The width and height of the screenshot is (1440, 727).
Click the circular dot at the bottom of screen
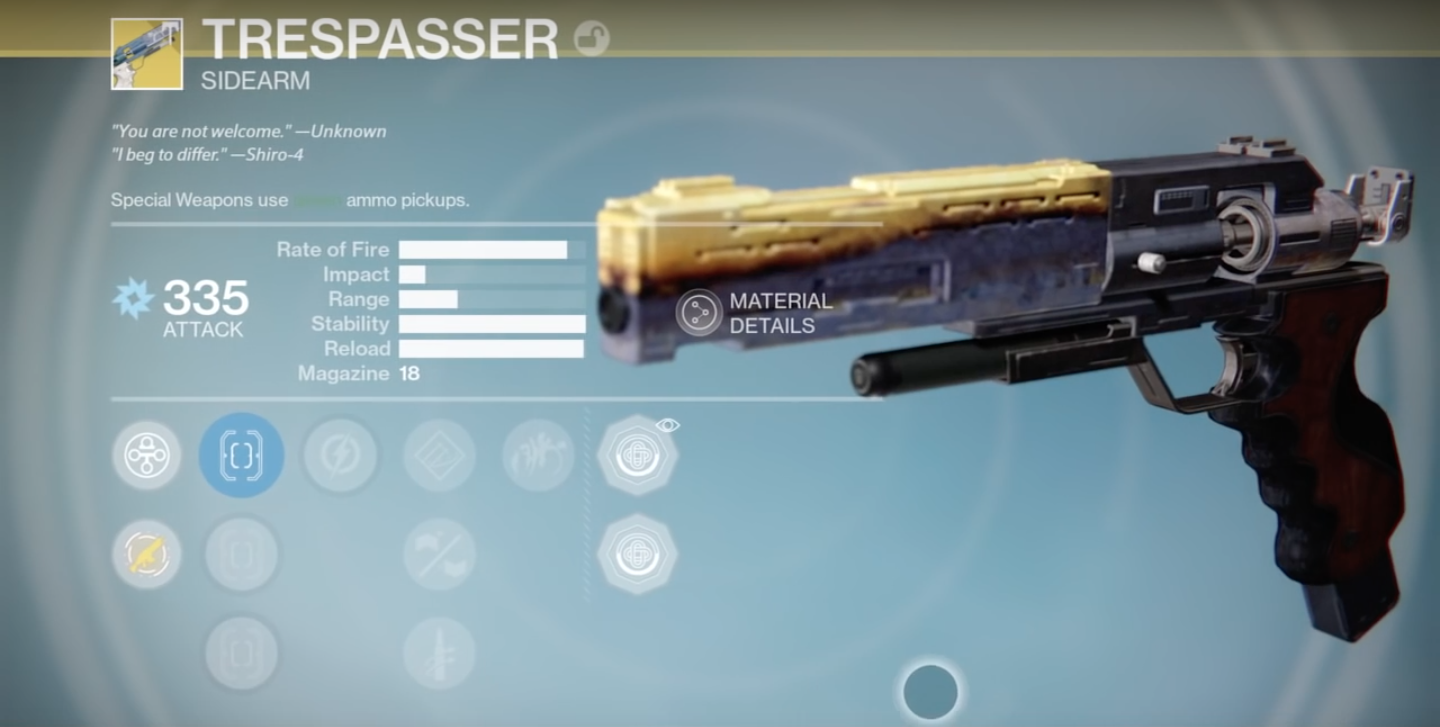click(929, 690)
